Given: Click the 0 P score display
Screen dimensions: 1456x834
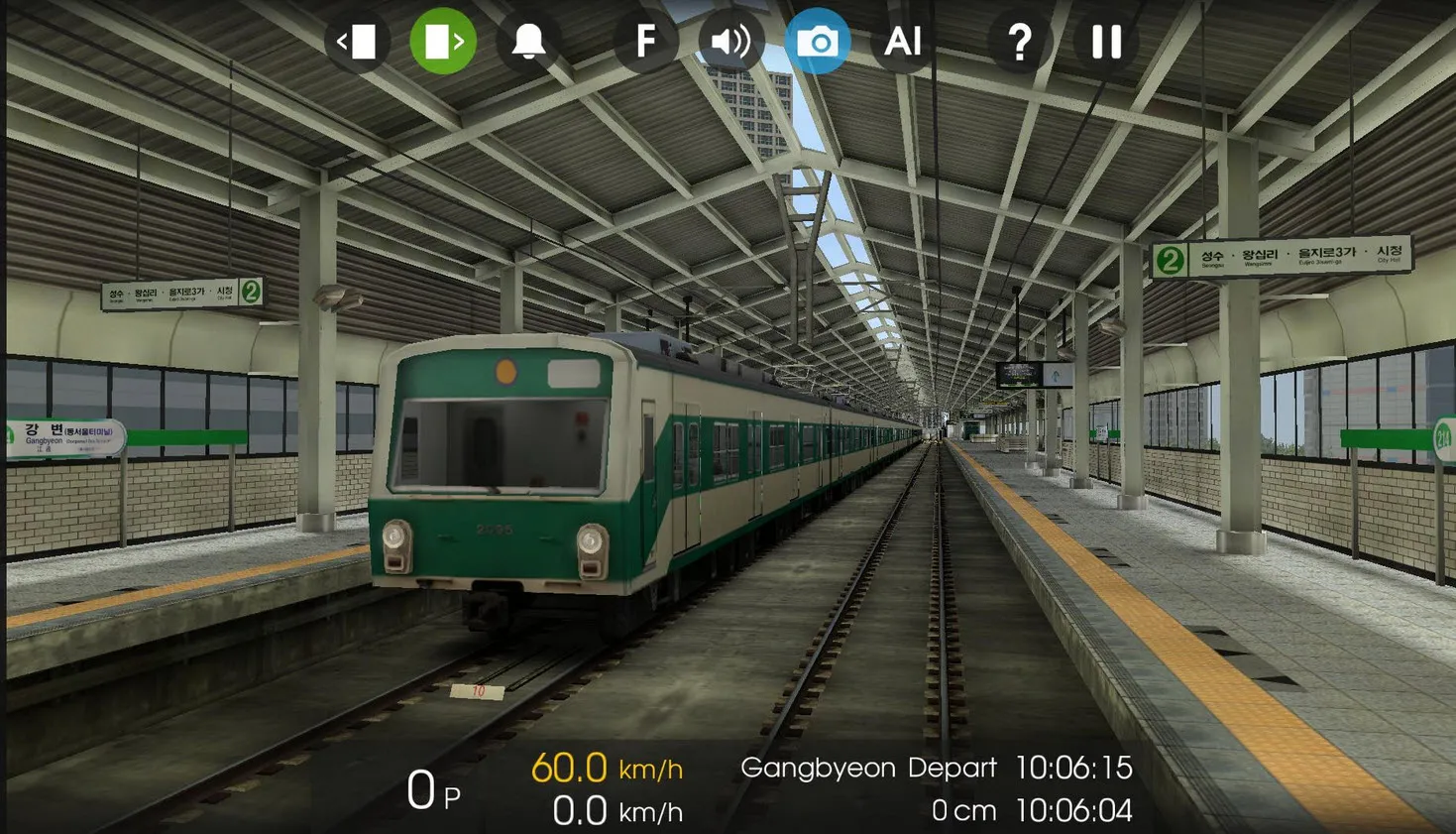Looking at the screenshot, I should pos(429,790).
